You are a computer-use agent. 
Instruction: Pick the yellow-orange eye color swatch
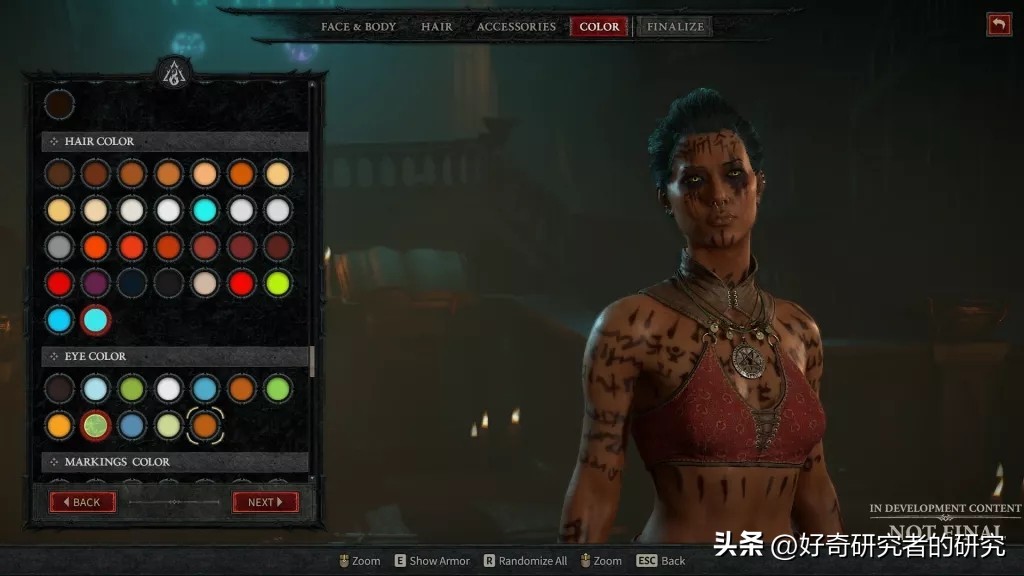click(x=59, y=425)
